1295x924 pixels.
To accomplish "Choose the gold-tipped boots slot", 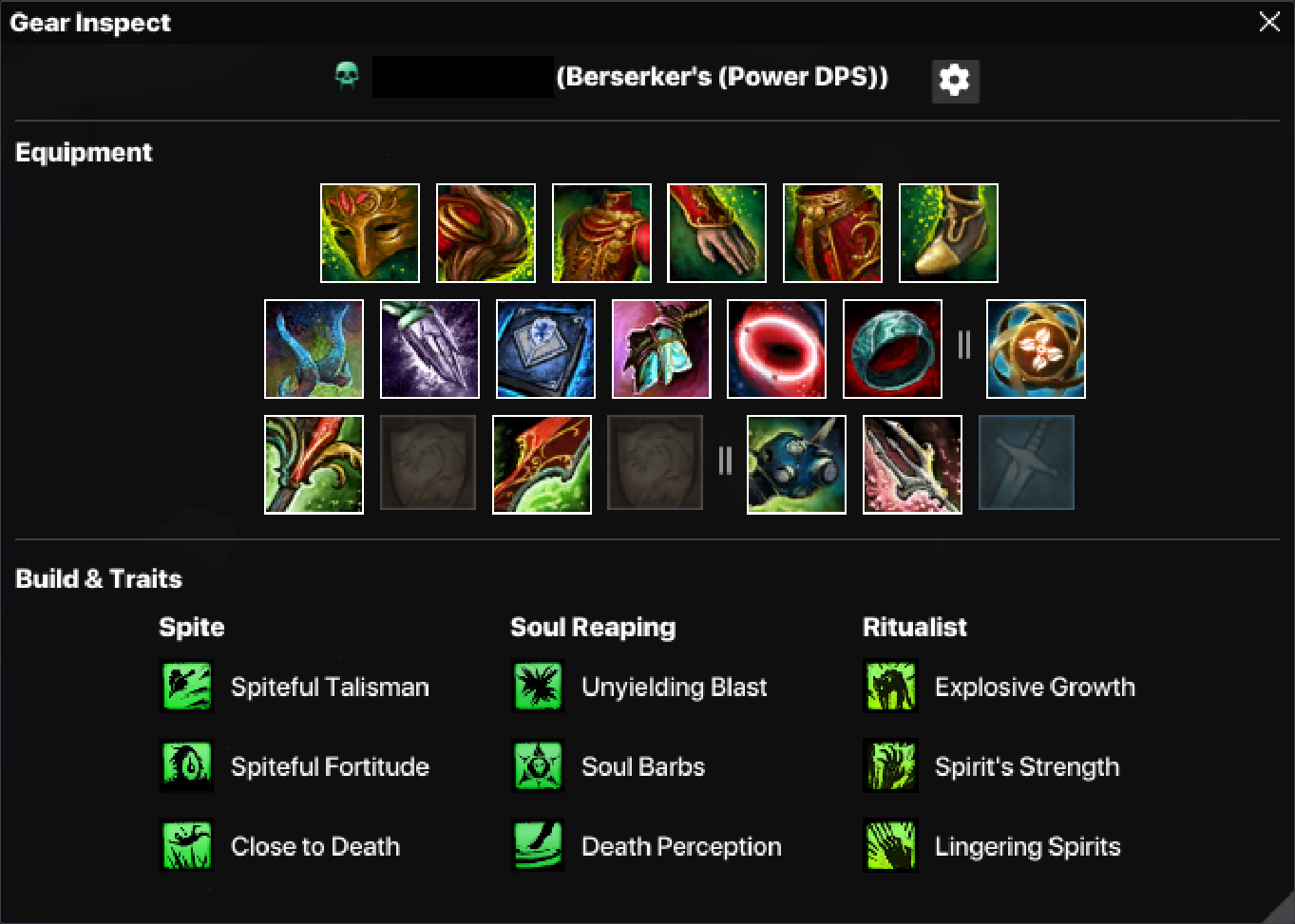I will [948, 234].
